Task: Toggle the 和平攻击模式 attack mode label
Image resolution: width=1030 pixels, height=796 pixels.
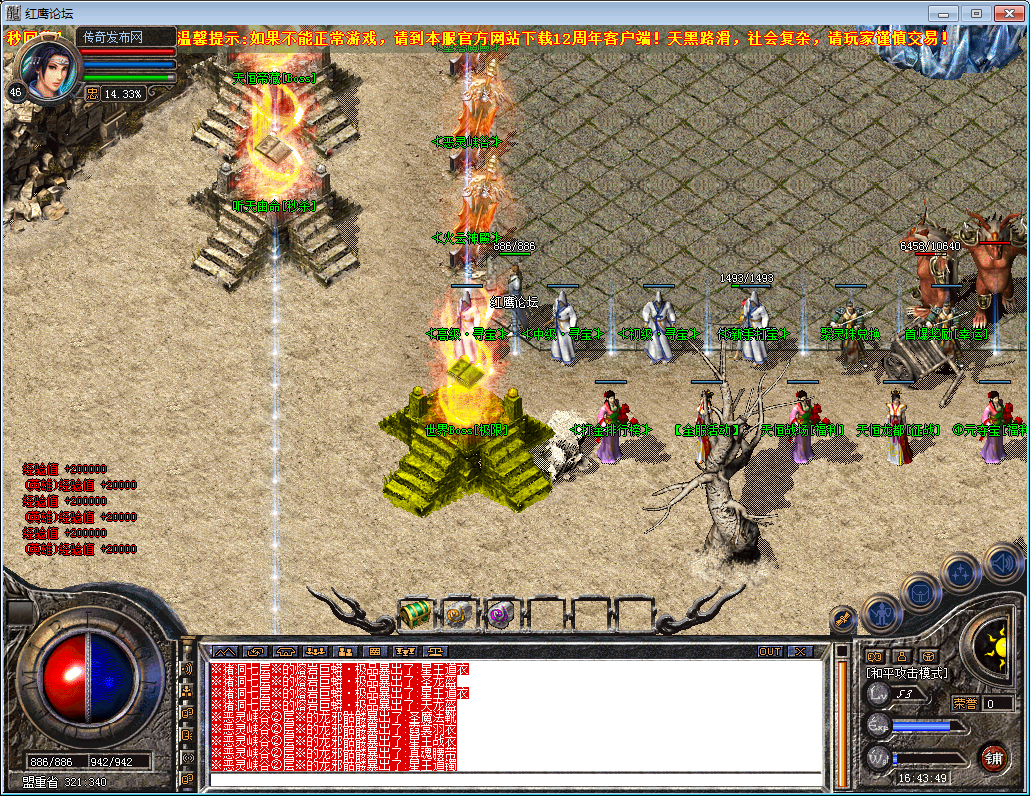Action: coord(907,673)
